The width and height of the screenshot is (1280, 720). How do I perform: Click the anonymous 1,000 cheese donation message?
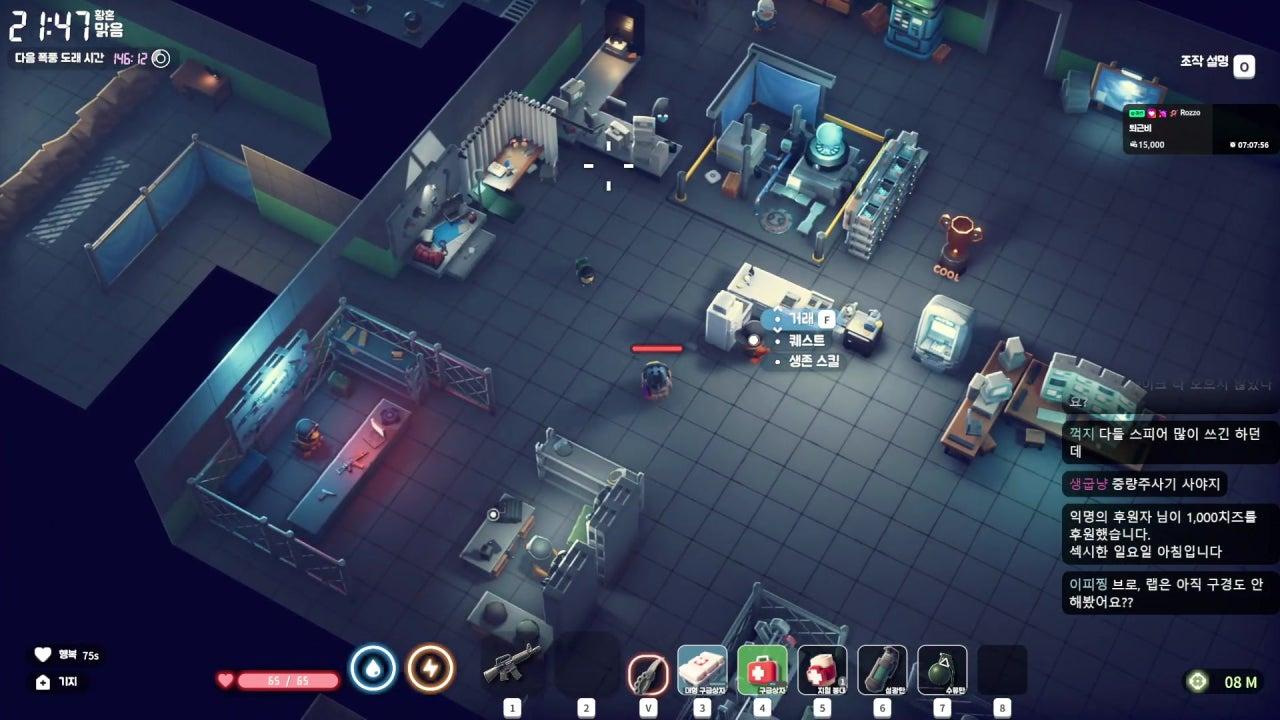pyautogui.click(x=1158, y=533)
